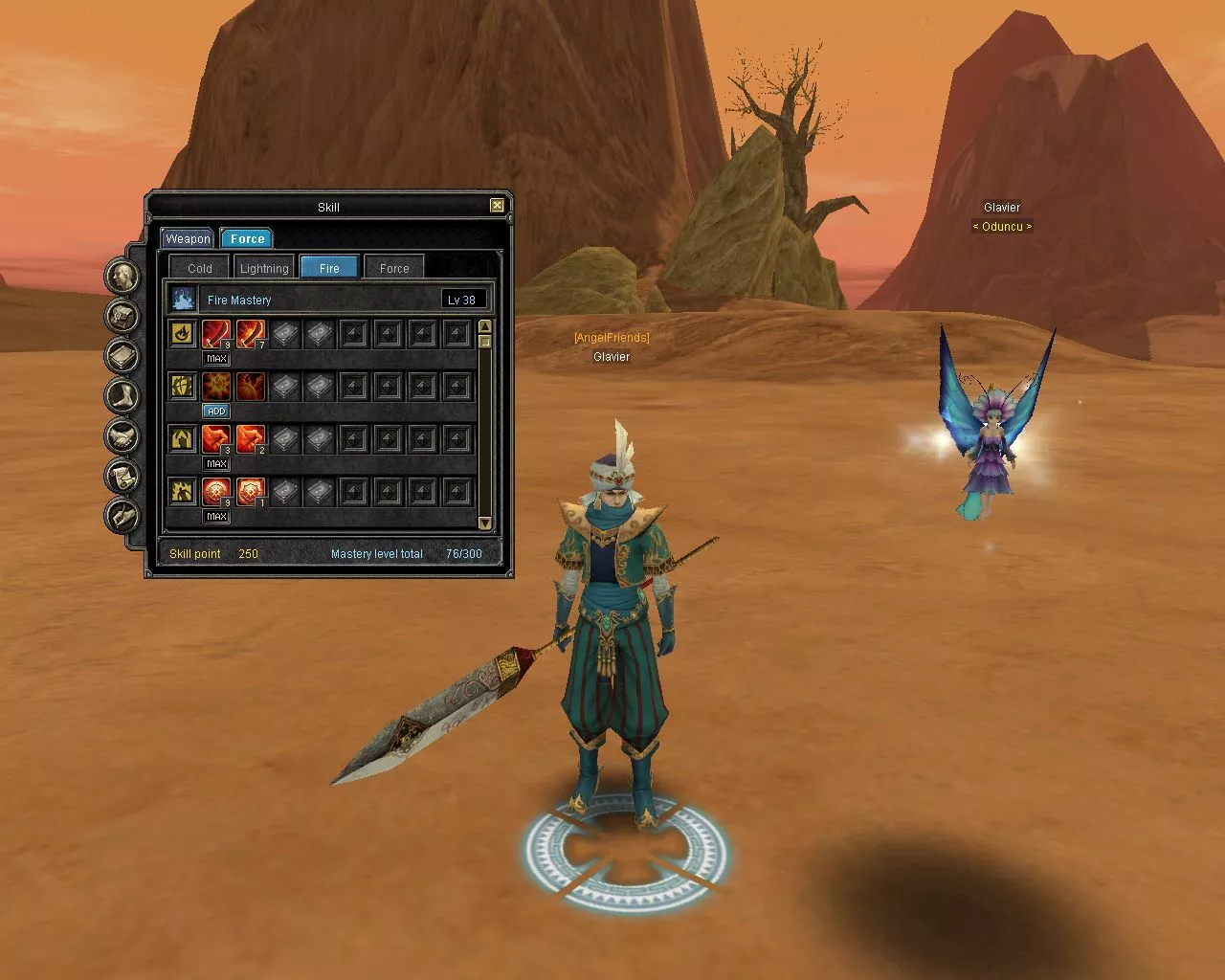Switch to the Weapon skill tab

(188, 238)
